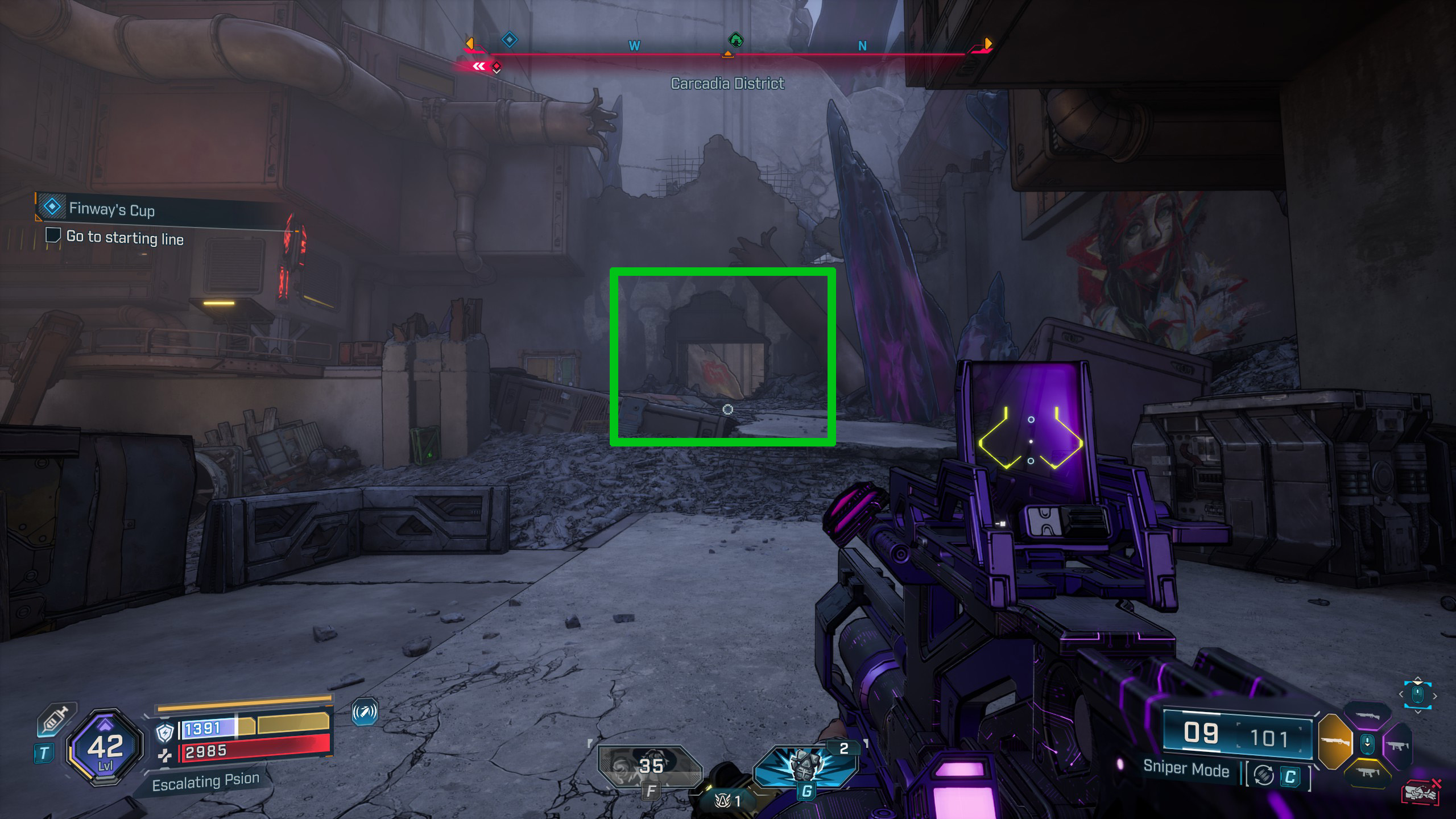The image size is (1456, 819).
Task: Click the mouse d-pad selector icon
Action: (x=1417, y=695)
